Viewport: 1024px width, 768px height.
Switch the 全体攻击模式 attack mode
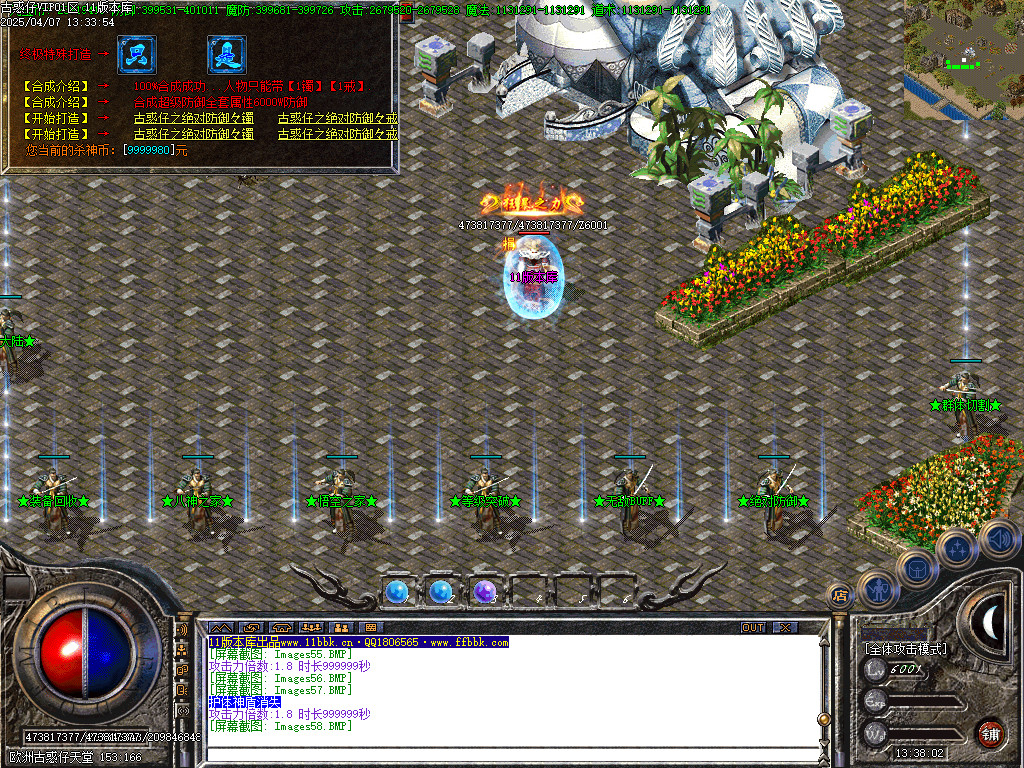click(905, 649)
